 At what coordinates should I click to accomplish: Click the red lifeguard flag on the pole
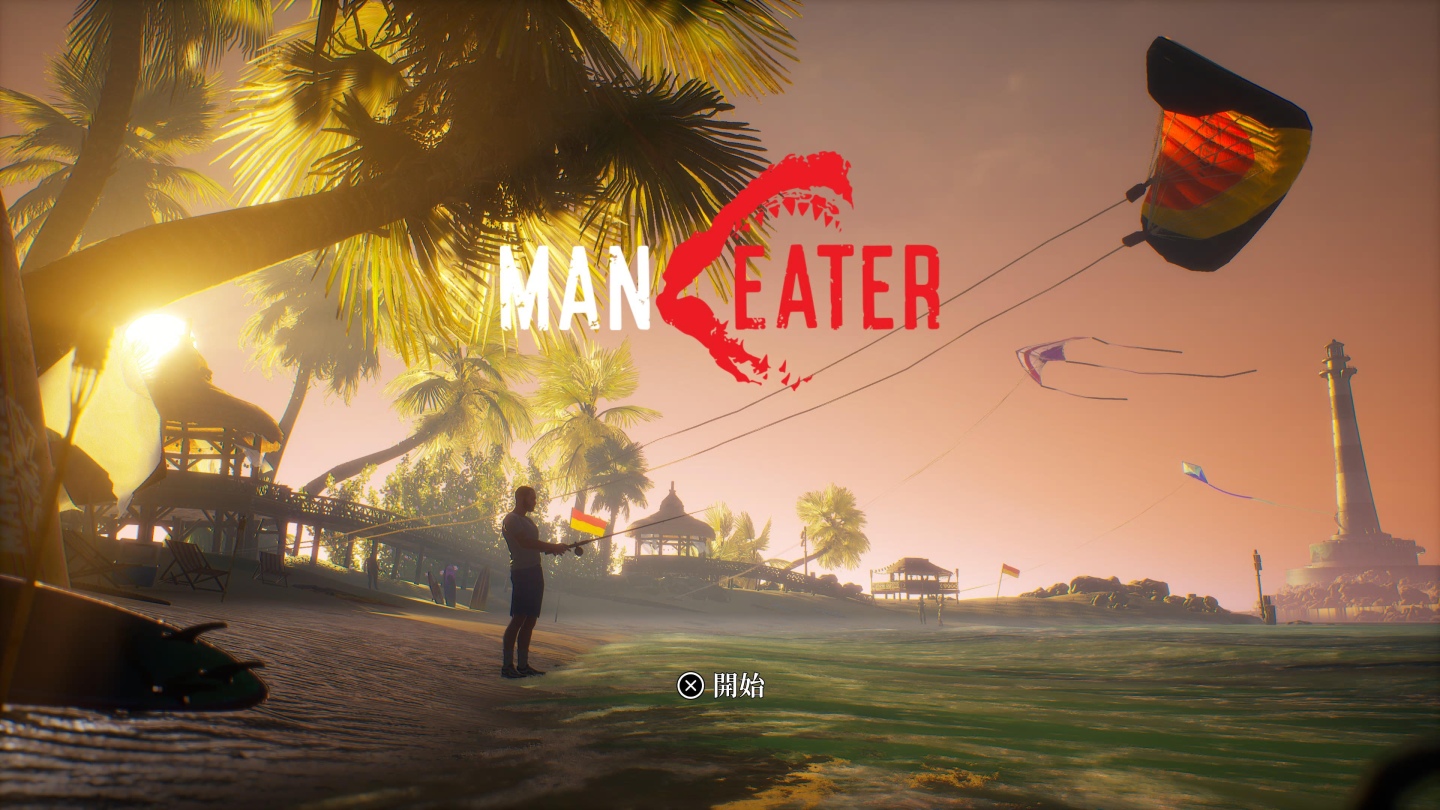(x=1009, y=573)
